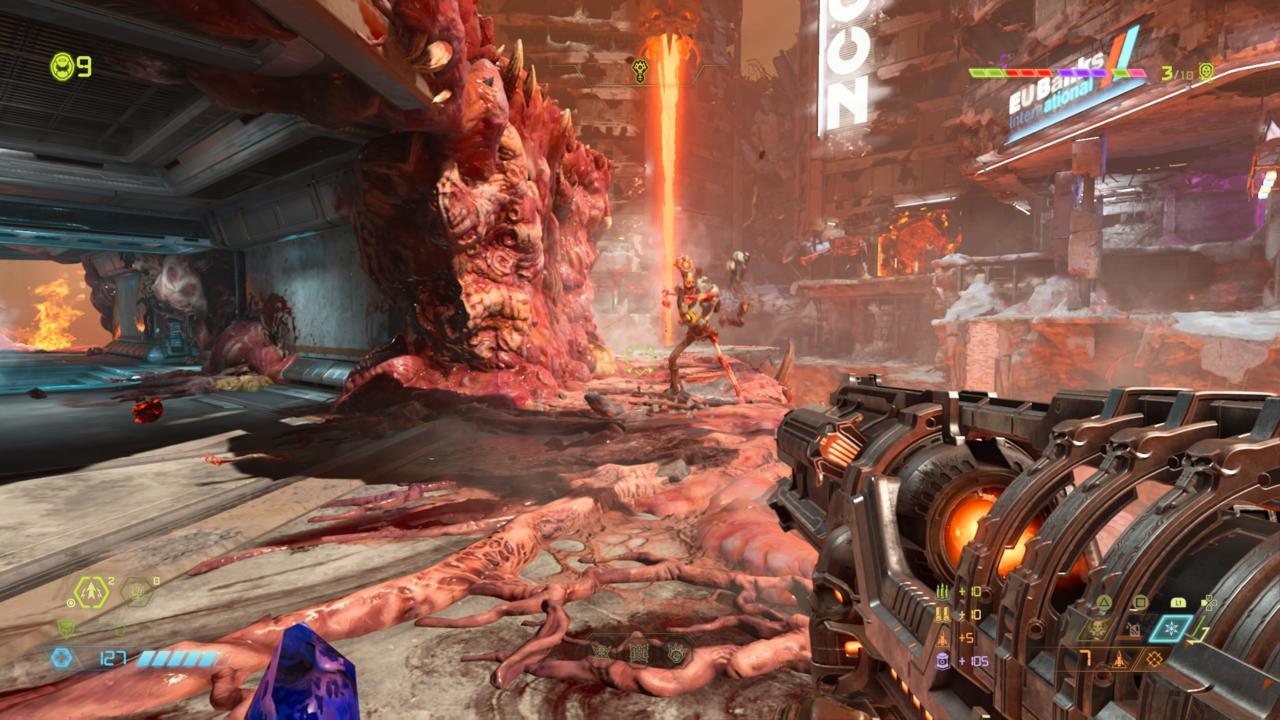Click the orange crosshair diamond icon
This screenshot has height=720, width=1280.
click(x=1156, y=659)
